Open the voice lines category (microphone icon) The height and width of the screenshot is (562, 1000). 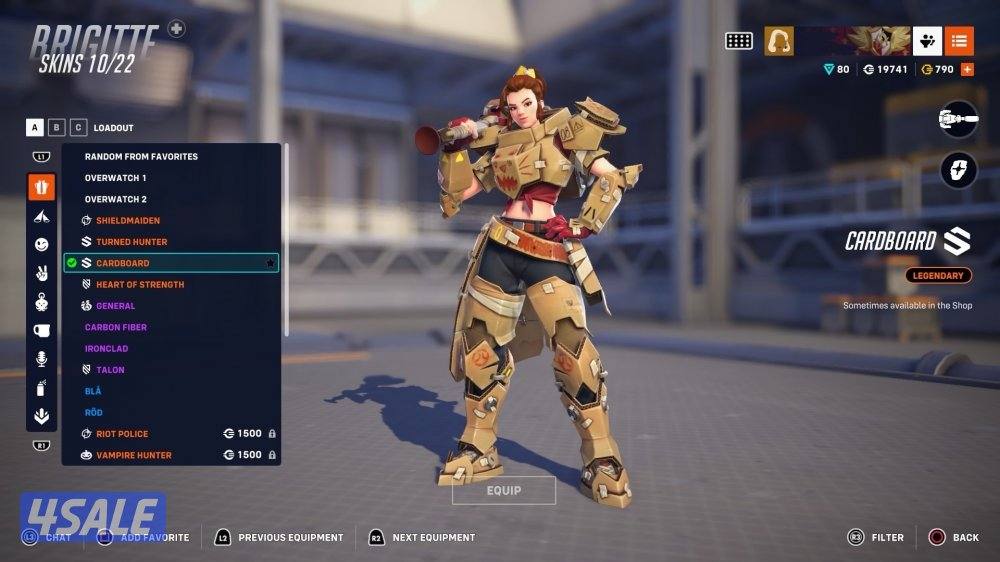(41, 359)
